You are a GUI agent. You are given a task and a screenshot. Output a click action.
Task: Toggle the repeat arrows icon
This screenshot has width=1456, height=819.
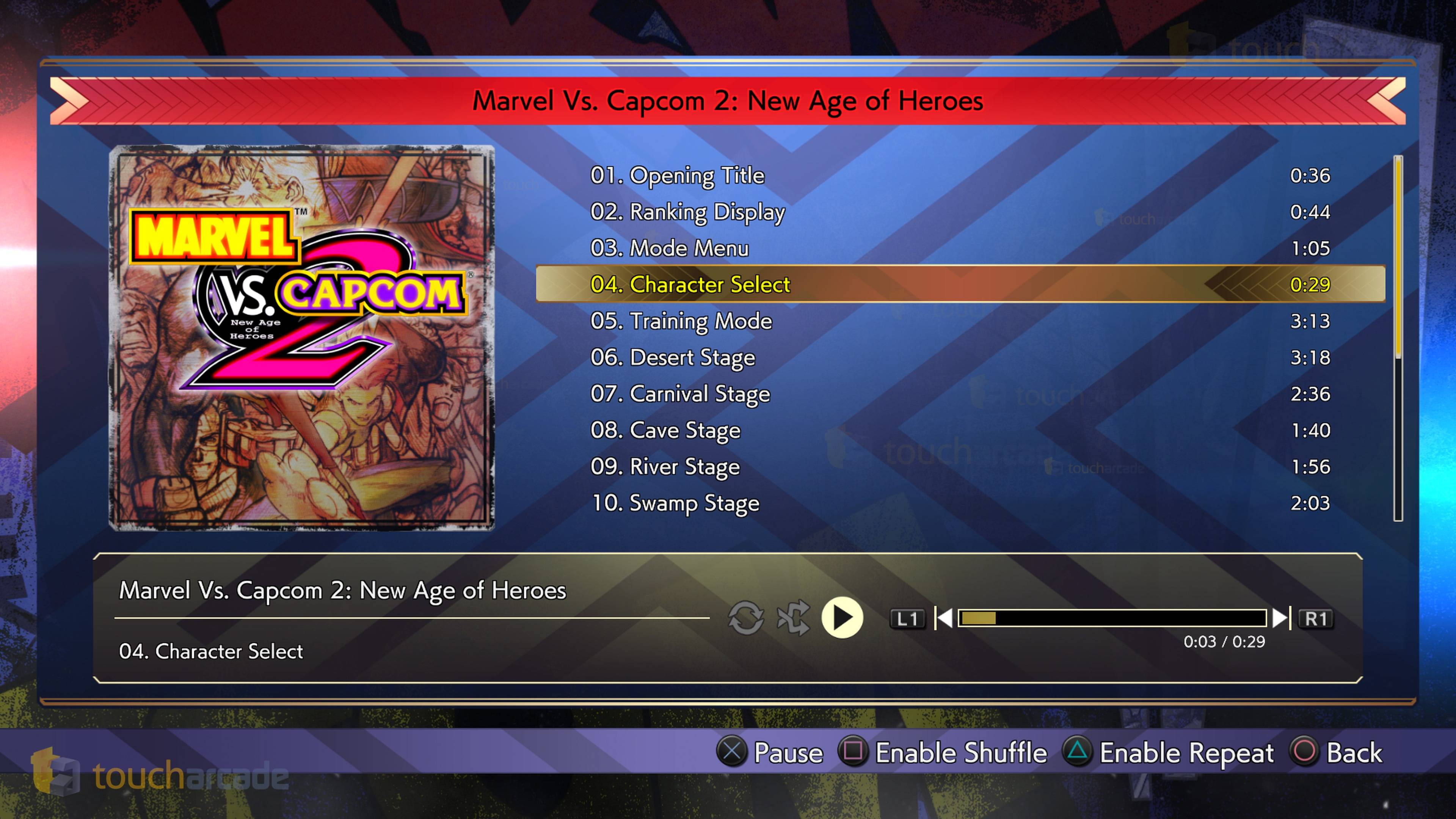(745, 618)
